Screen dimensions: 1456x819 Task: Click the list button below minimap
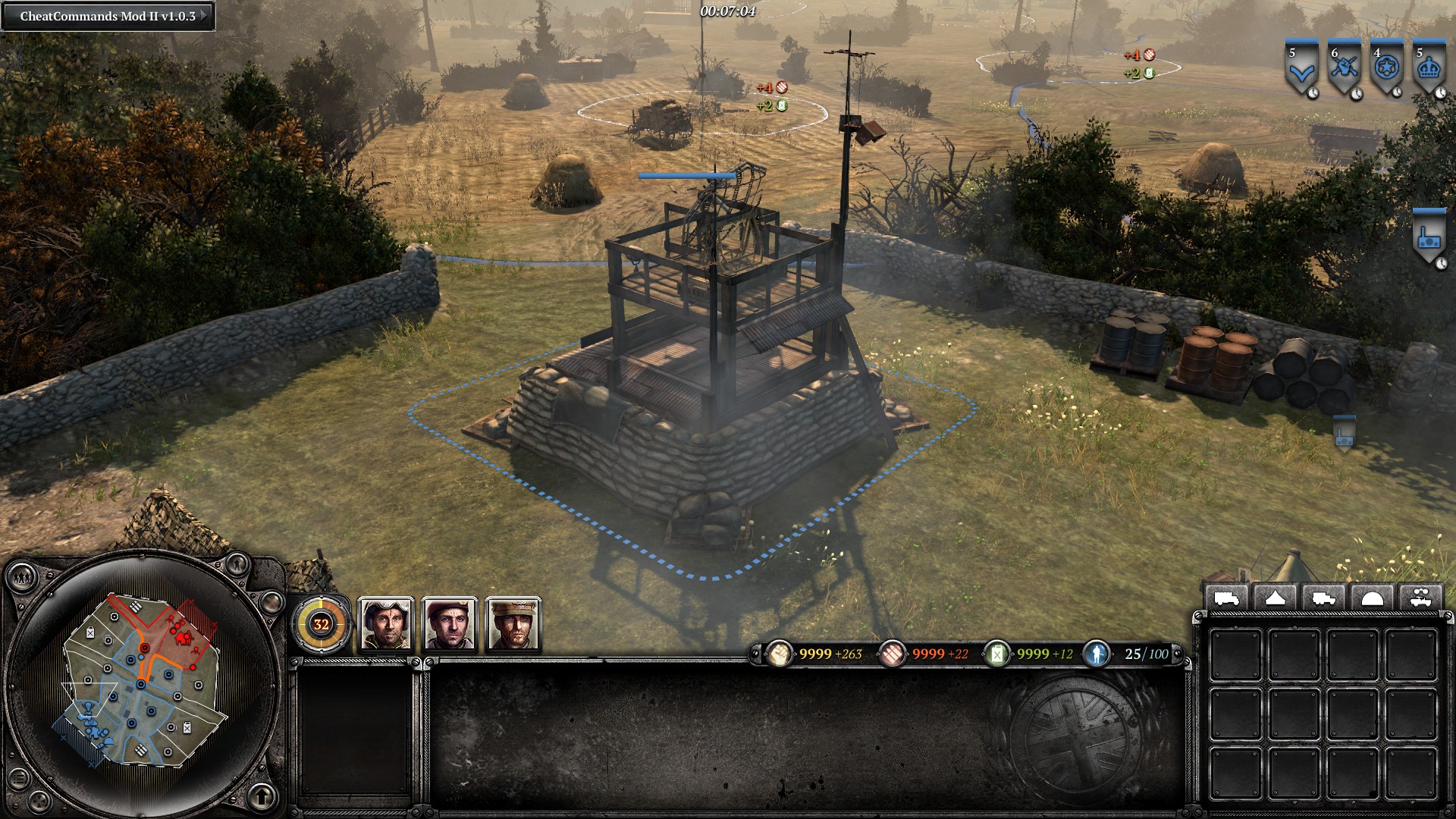(x=18, y=780)
